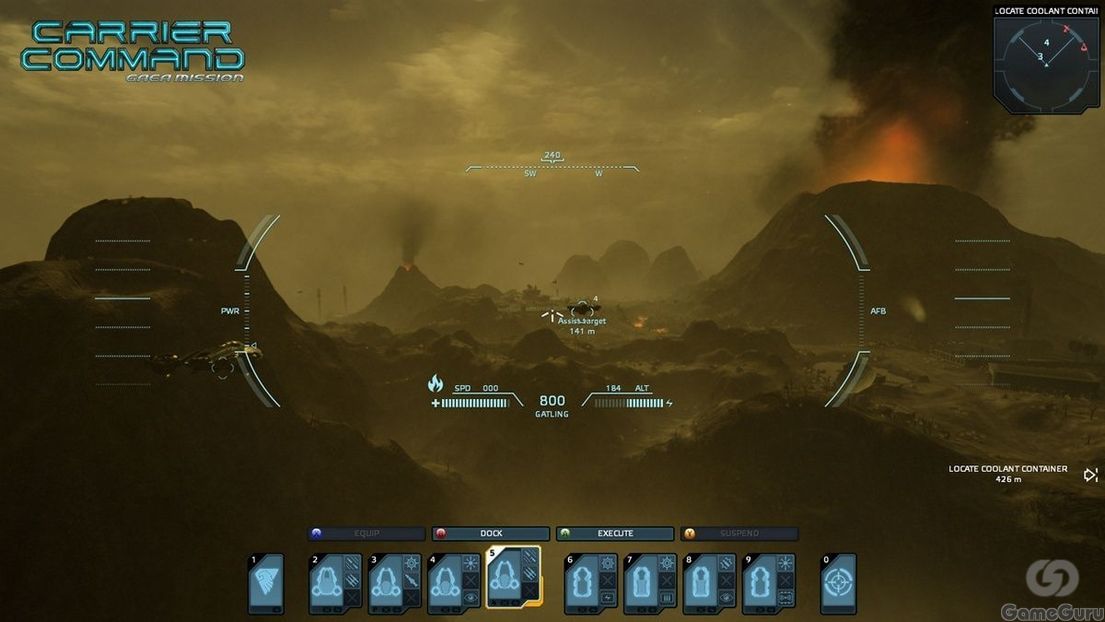Switch to aircraft unit slot 4
The height and width of the screenshot is (622, 1105).
454,583
